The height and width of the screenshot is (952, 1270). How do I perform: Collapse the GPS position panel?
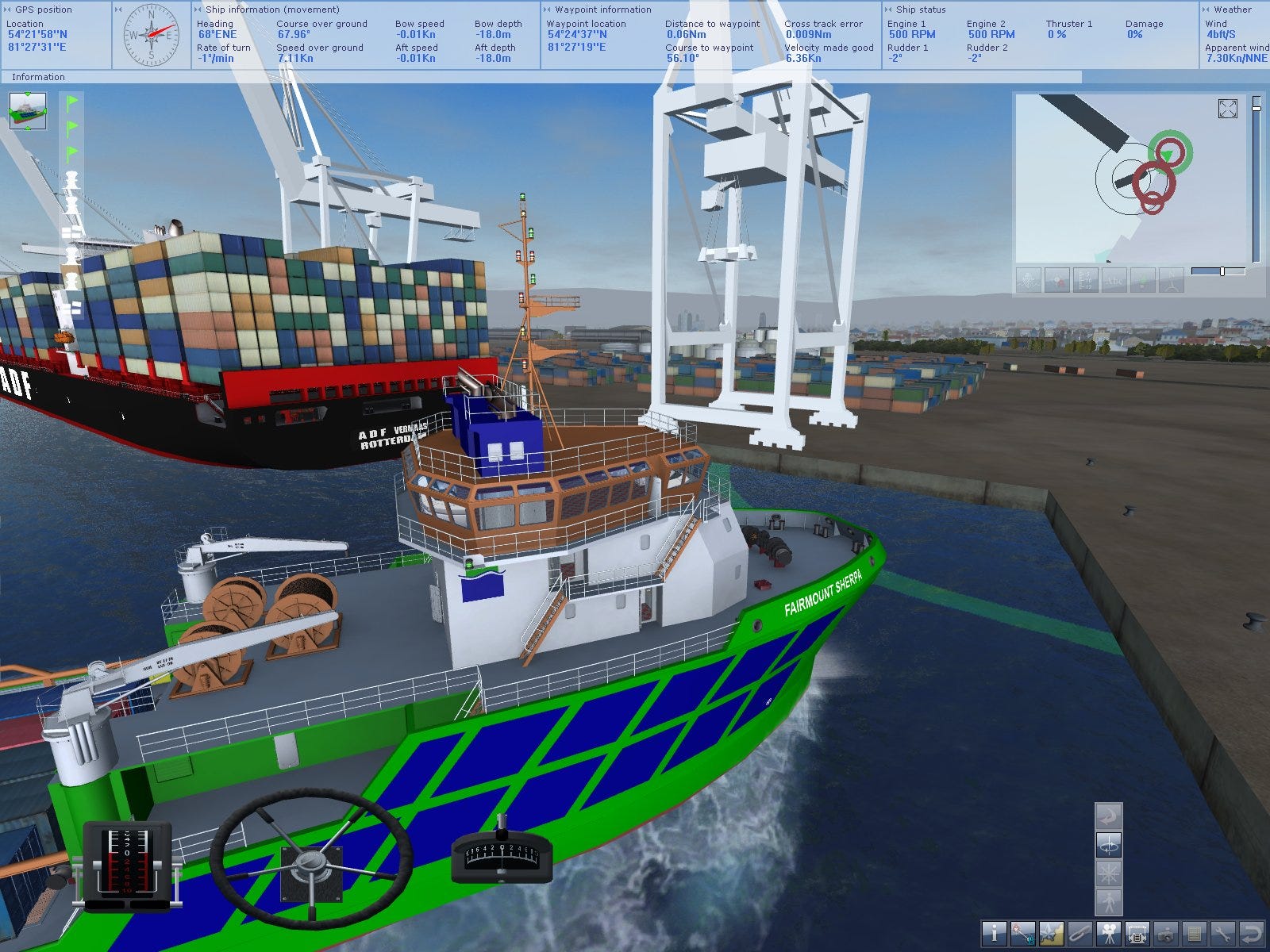coord(8,10)
